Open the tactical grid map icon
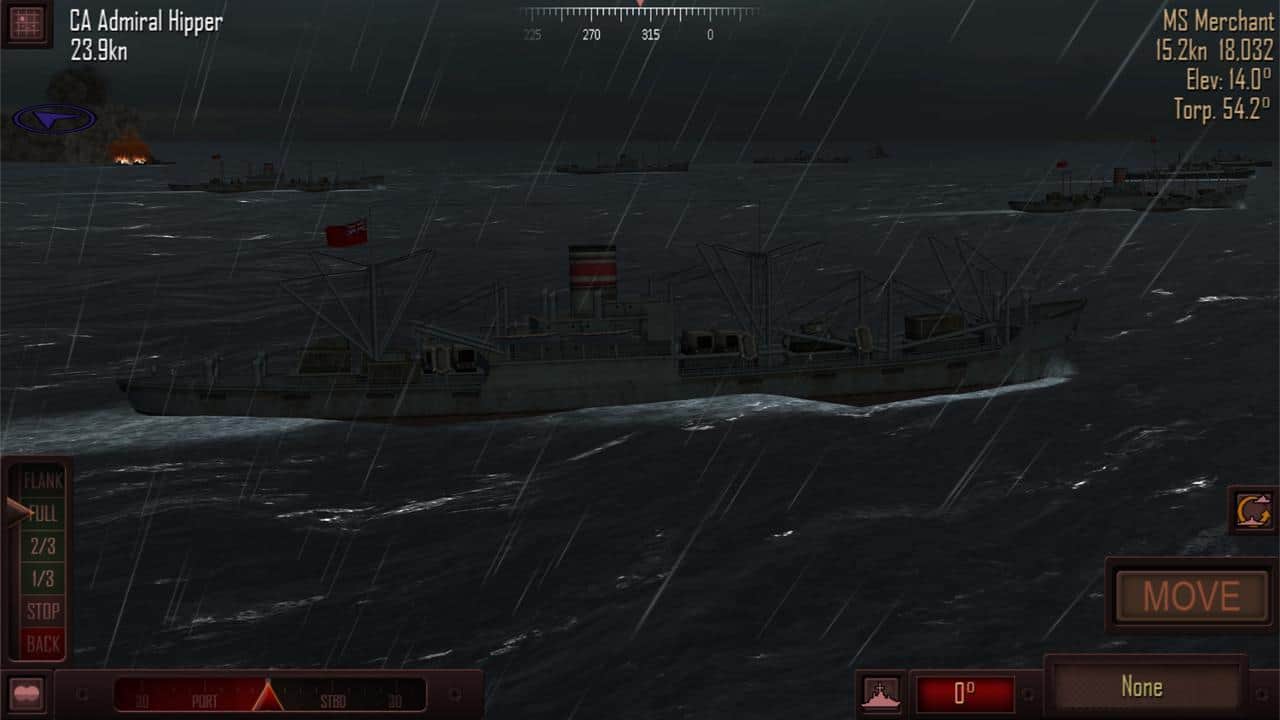The image size is (1280, 720). point(26,22)
